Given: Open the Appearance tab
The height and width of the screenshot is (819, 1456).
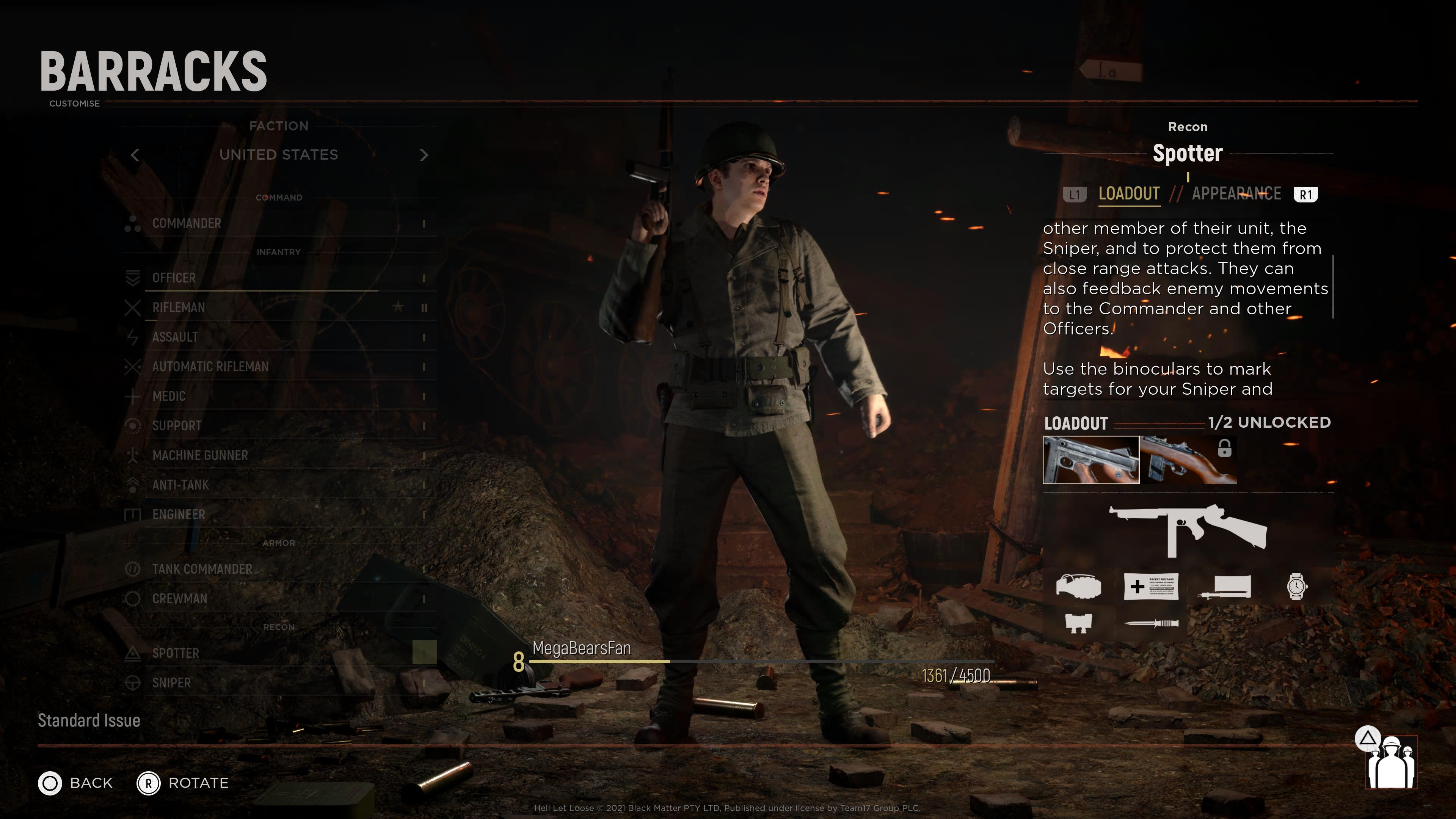Looking at the screenshot, I should (x=1236, y=194).
